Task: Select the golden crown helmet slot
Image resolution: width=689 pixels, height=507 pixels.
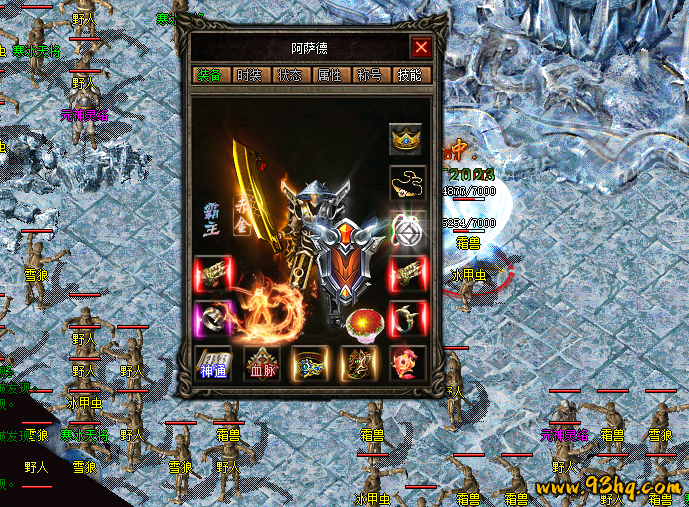Action: [406, 137]
